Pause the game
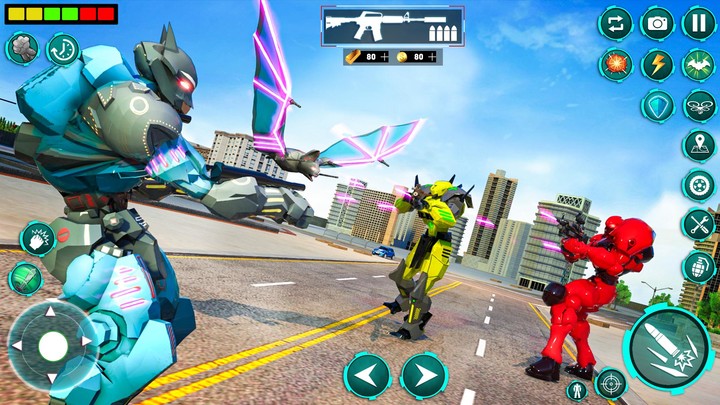 (699, 22)
